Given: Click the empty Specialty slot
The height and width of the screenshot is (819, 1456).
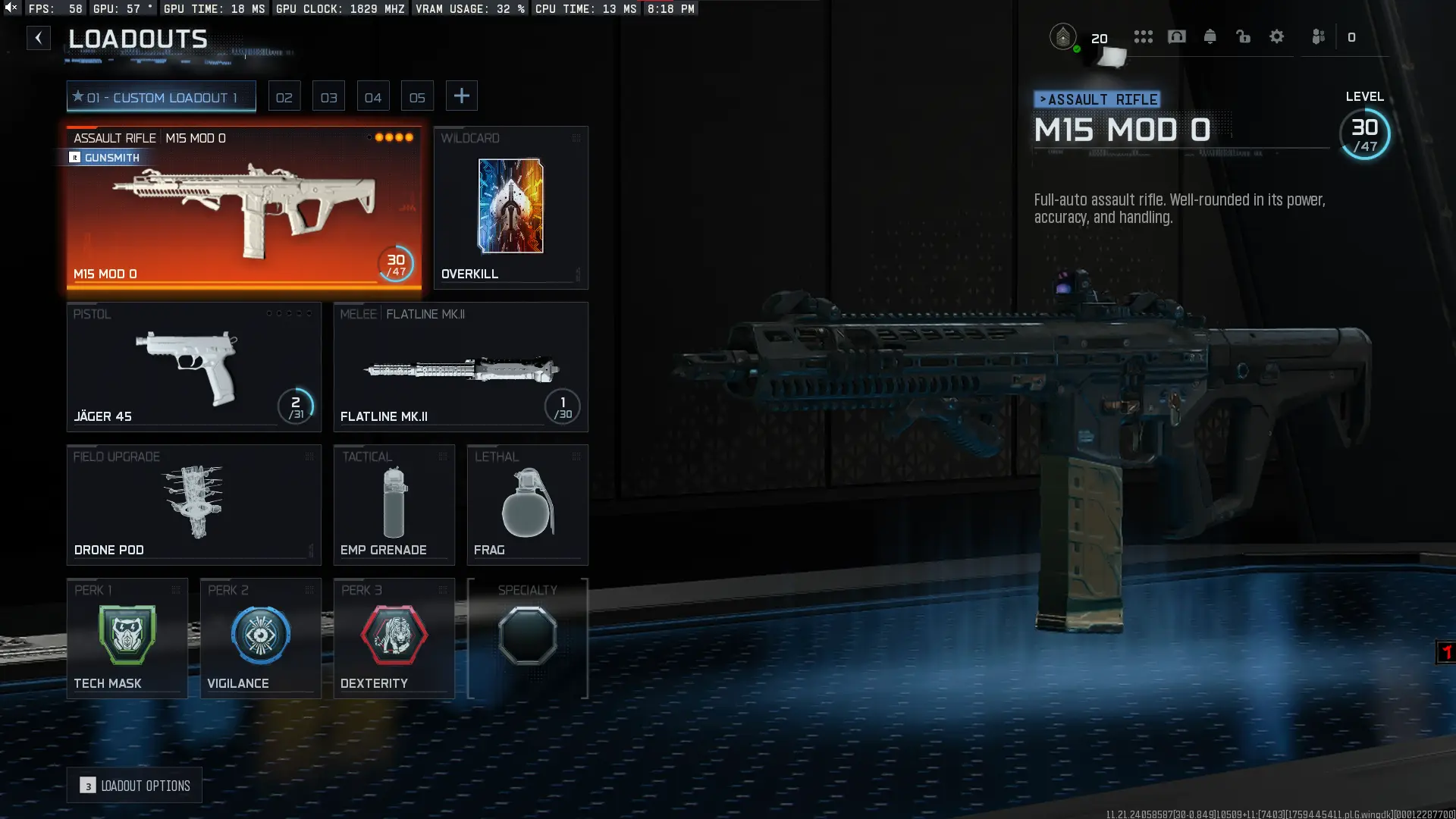Looking at the screenshot, I should [x=528, y=637].
